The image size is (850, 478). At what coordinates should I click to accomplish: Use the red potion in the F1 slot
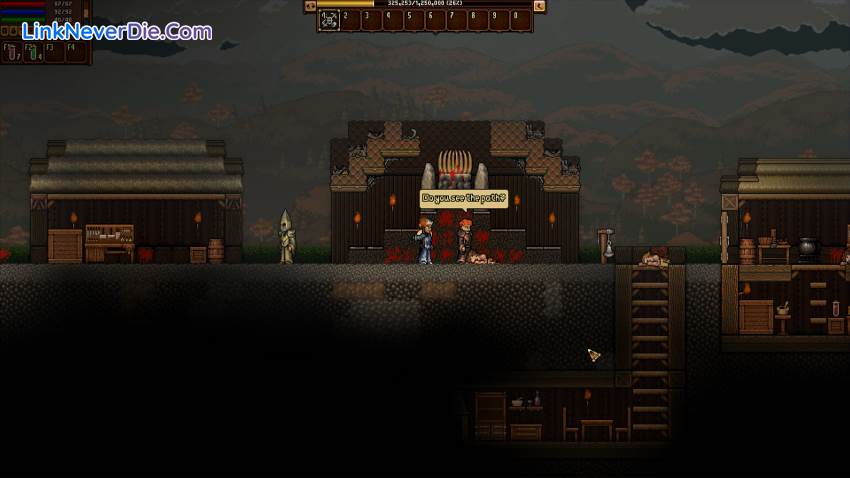[12, 52]
